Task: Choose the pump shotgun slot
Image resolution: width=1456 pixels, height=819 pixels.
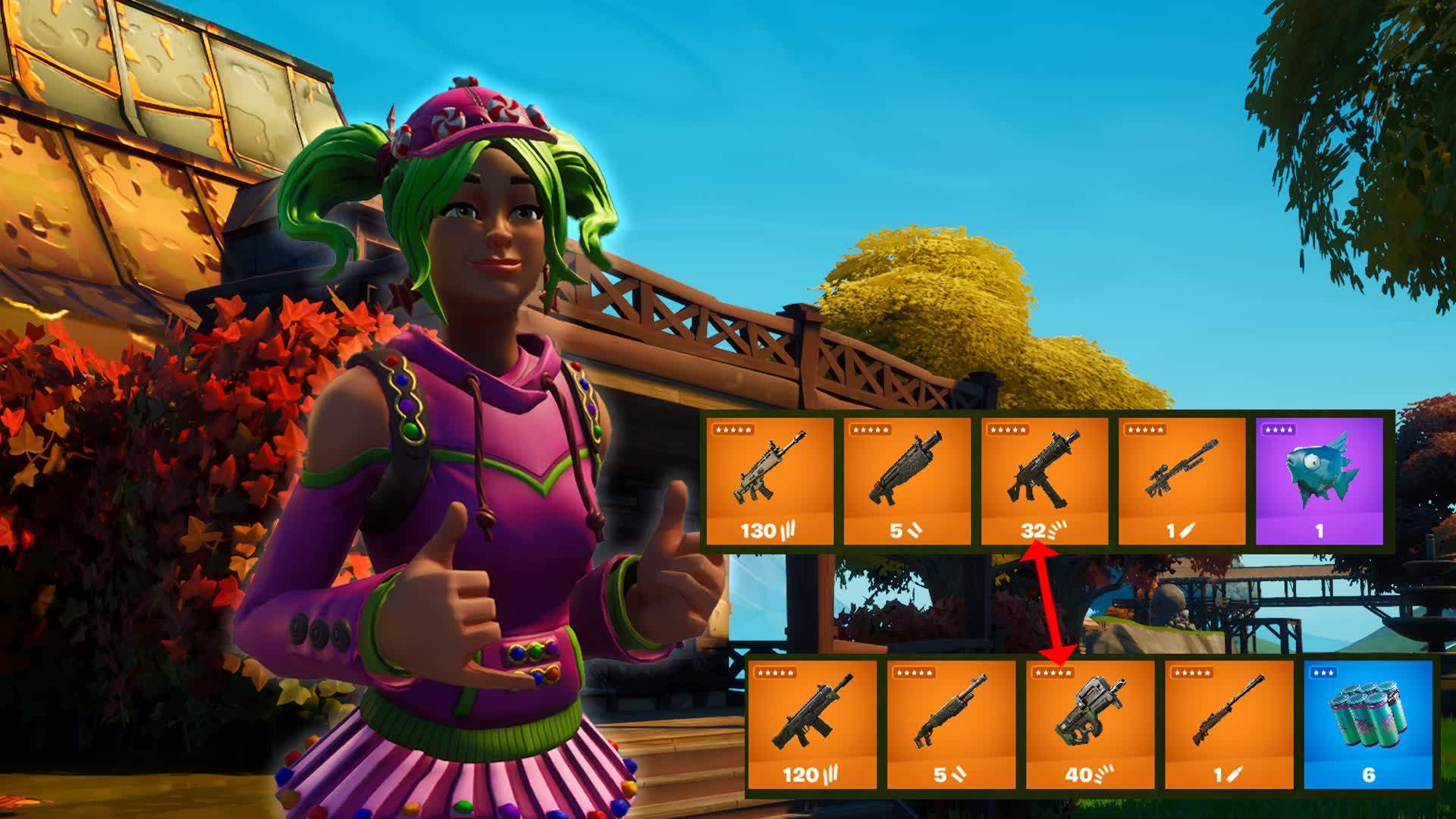Action: (x=951, y=724)
